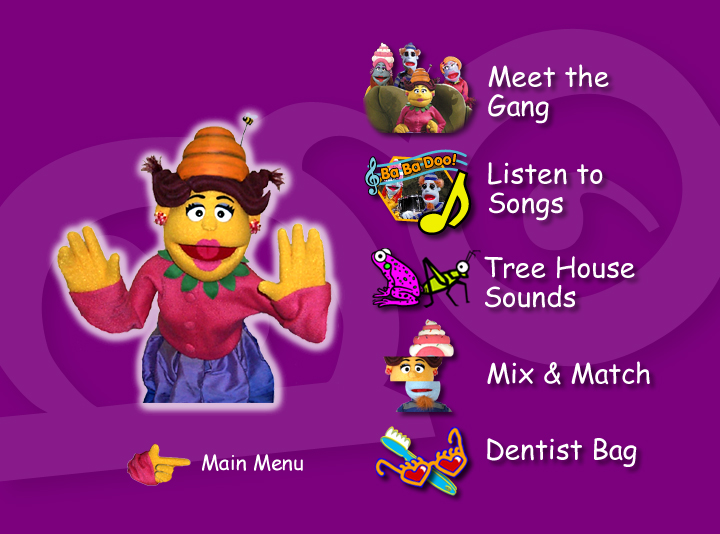
Task: Select the Dentist Bag option
Action: click(x=561, y=451)
